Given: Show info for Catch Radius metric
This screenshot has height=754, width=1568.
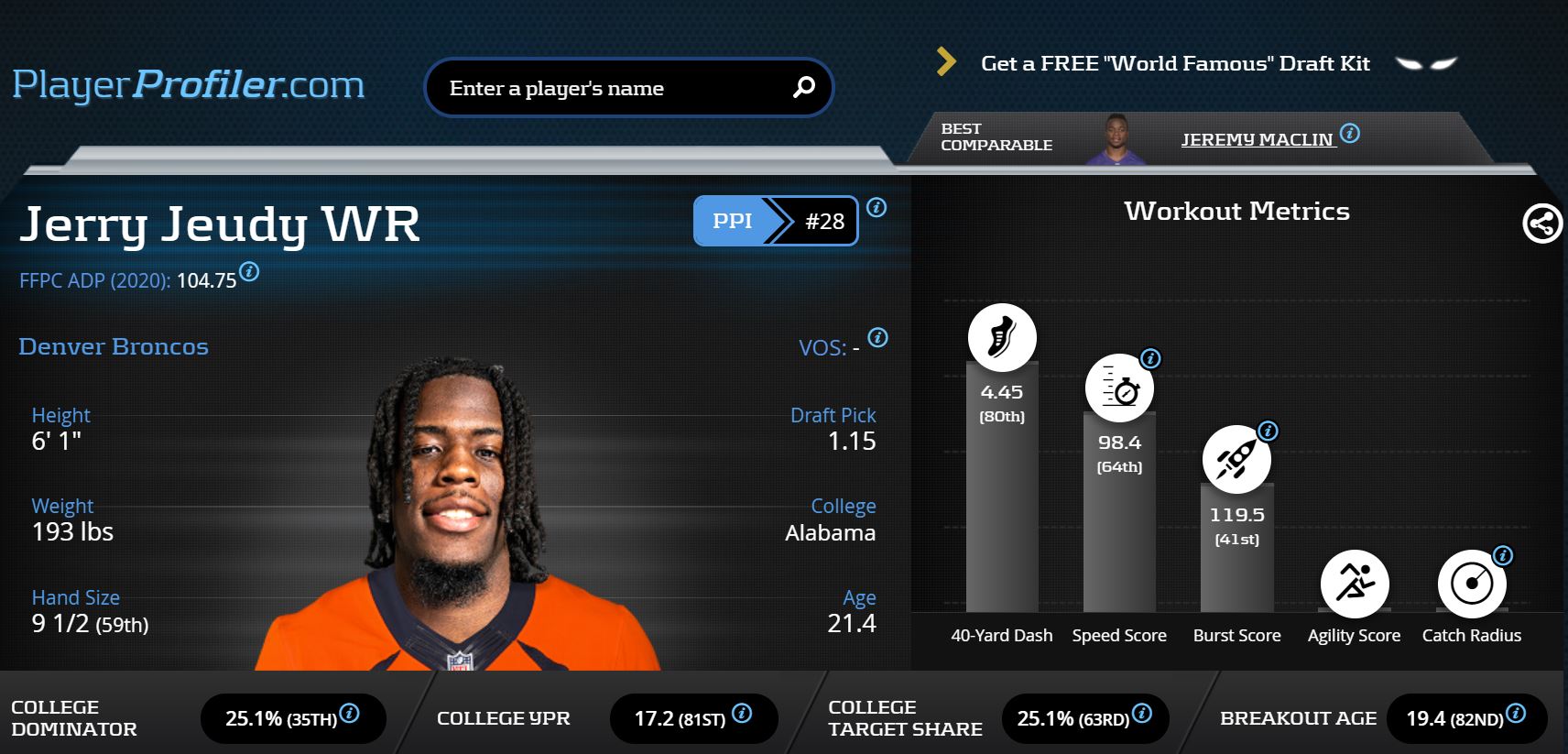Looking at the screenshot, I should [x=1503, y=555].
